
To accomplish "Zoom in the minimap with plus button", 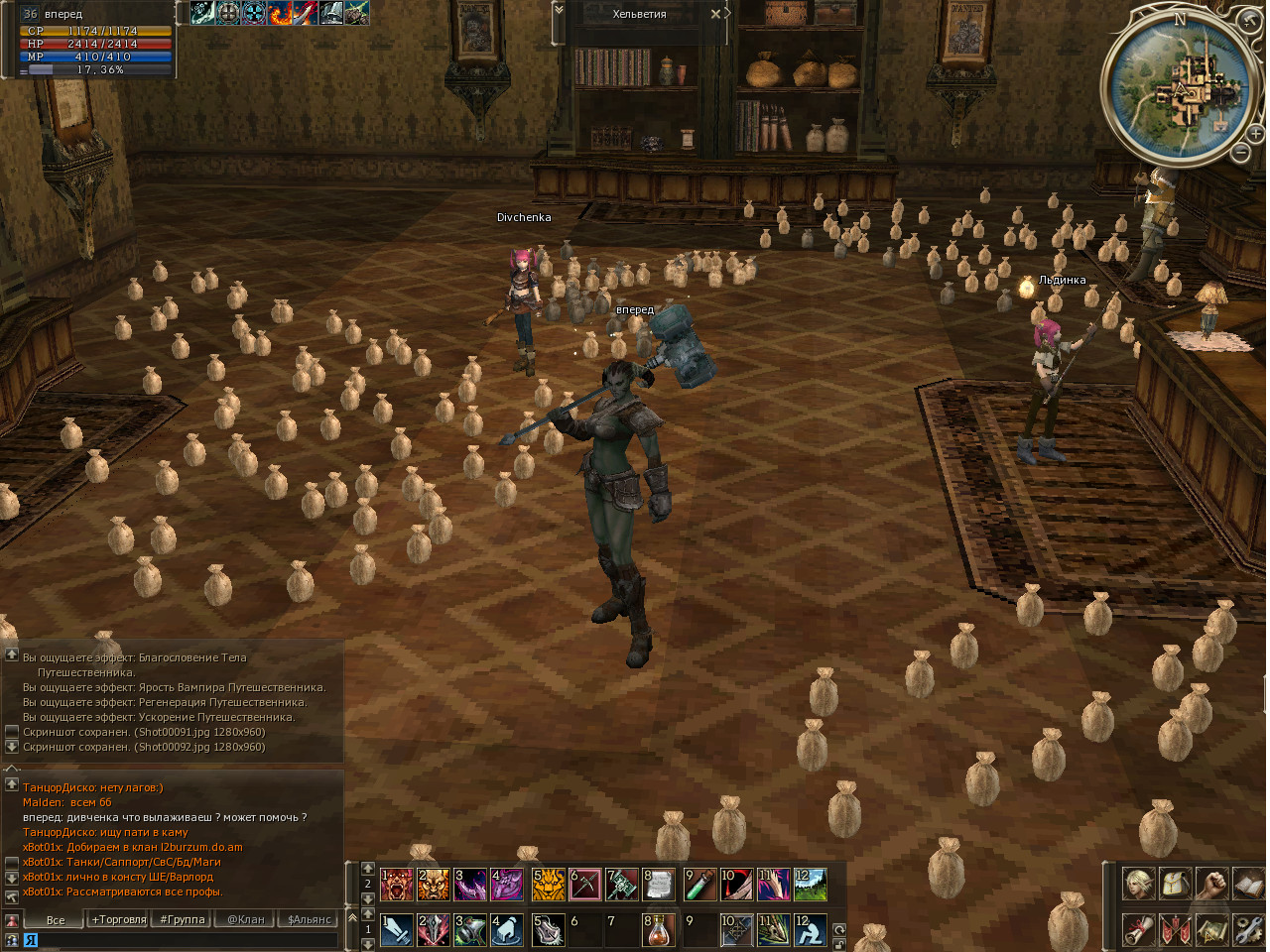I will tap(1256, 133).
